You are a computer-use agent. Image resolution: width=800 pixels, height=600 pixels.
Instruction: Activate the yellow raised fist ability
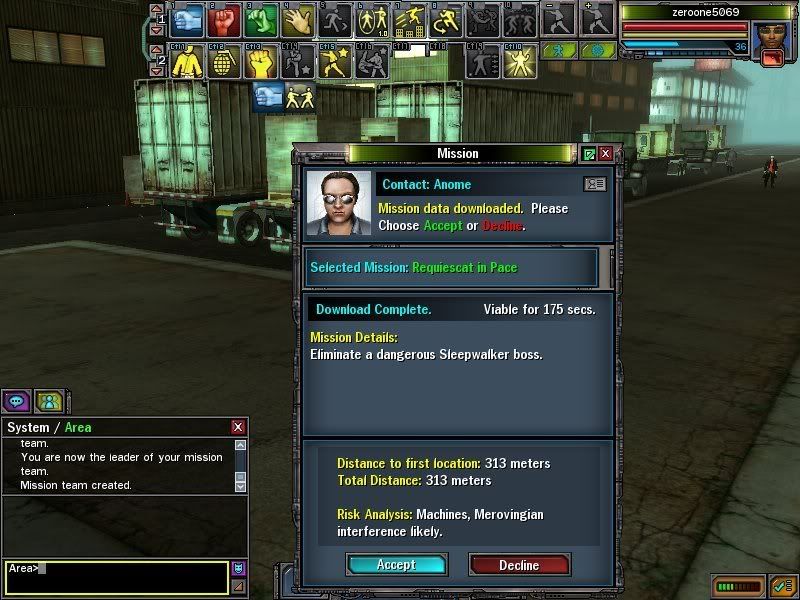tap(259, 62)
